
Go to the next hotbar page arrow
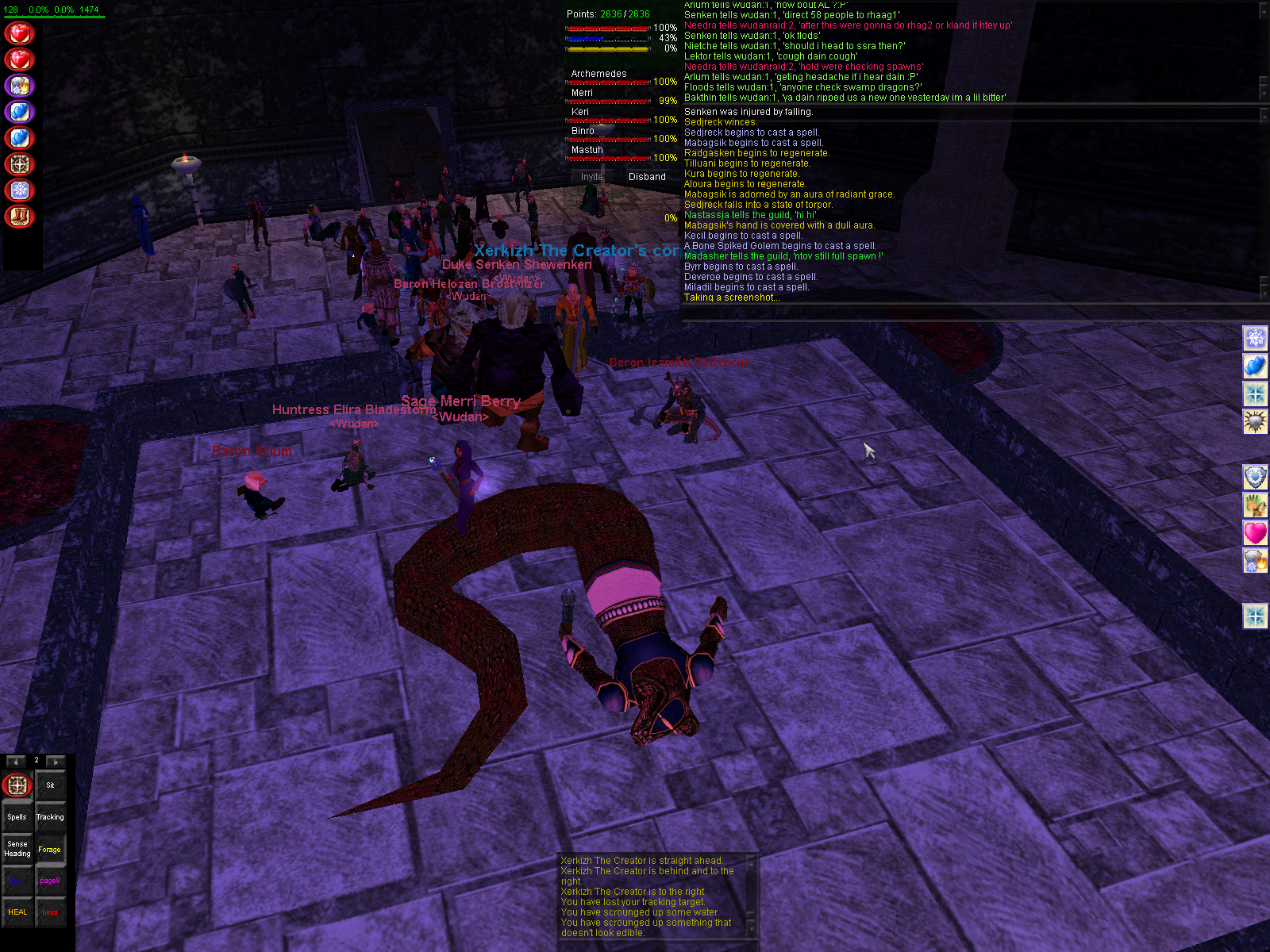[56, 762]
